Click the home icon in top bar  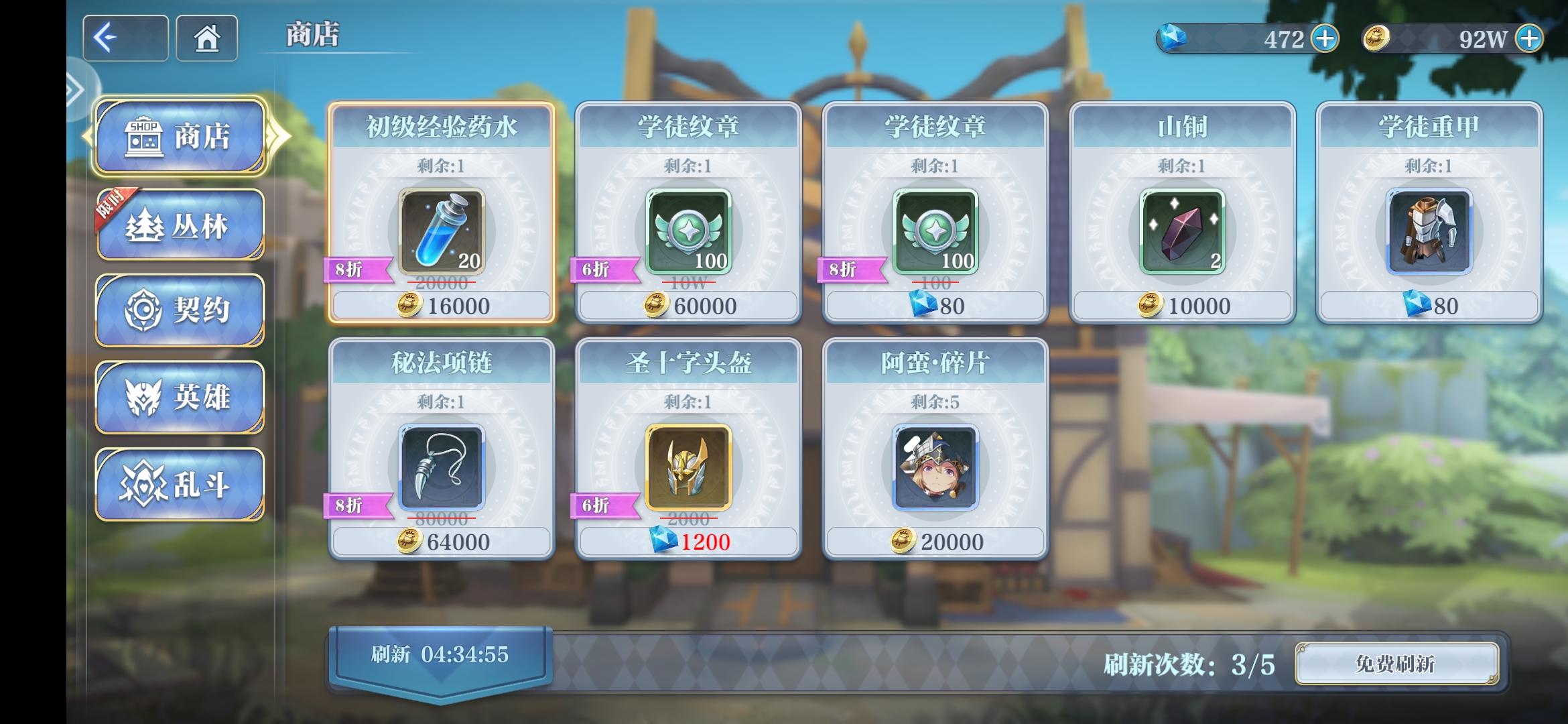pyautogui.click(x=206, y=38)
